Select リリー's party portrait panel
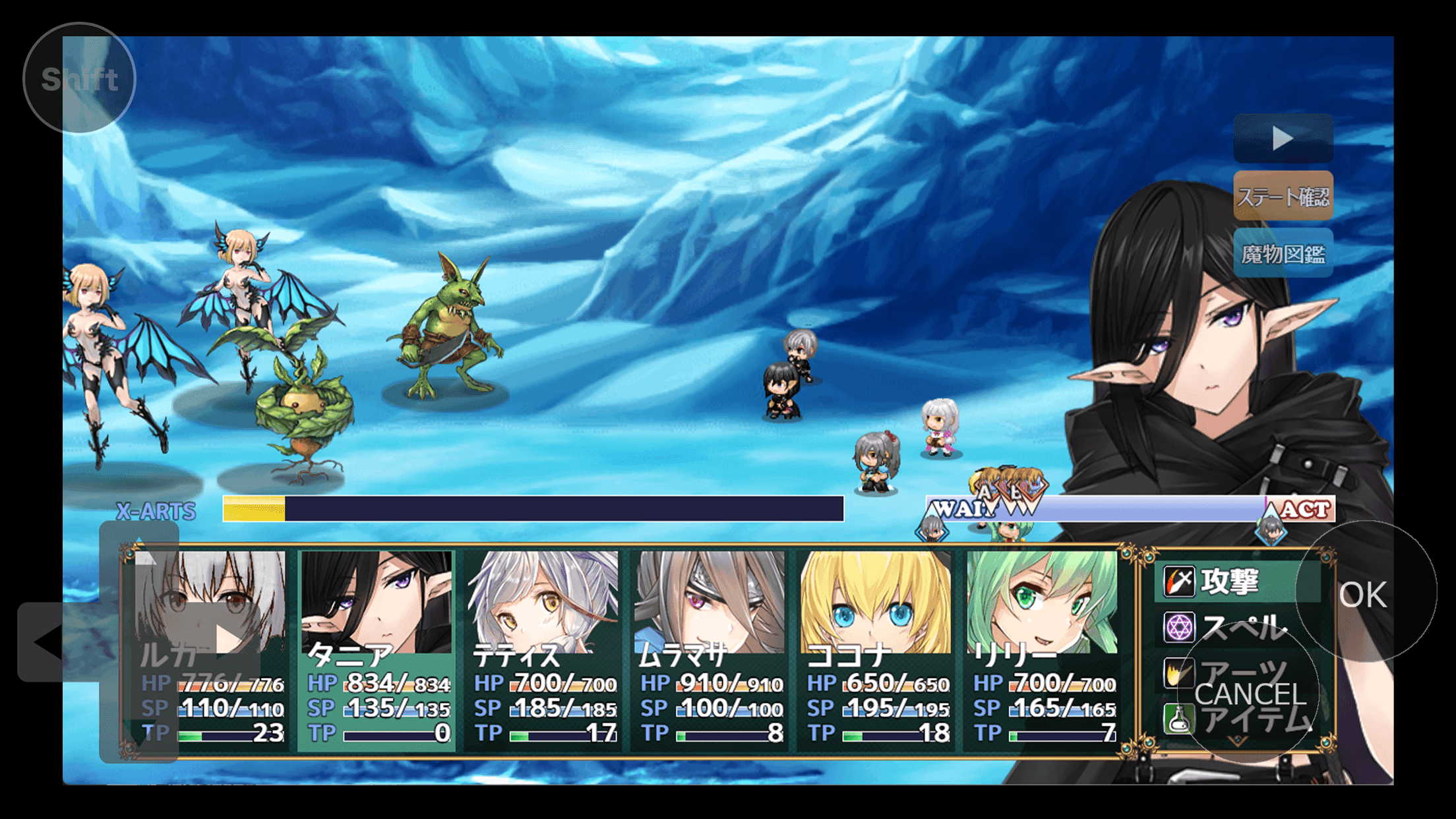 [x=1043, y=650]
